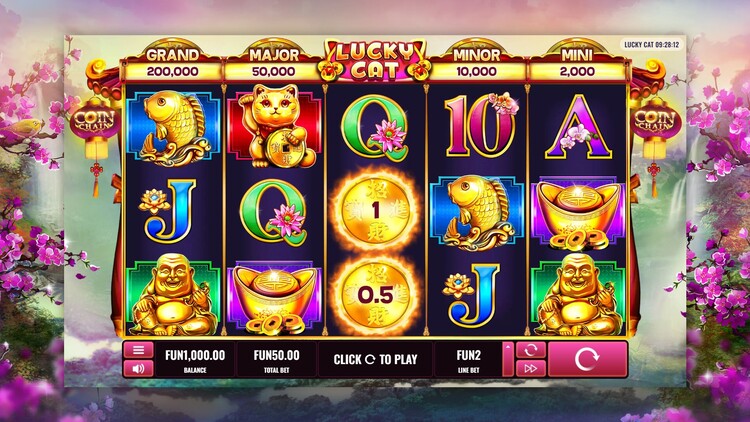Image resolution: width=750 pixels, height=422 pixels.
Task: Spin the reels with the large pink button
Action: tap(587, 359)
